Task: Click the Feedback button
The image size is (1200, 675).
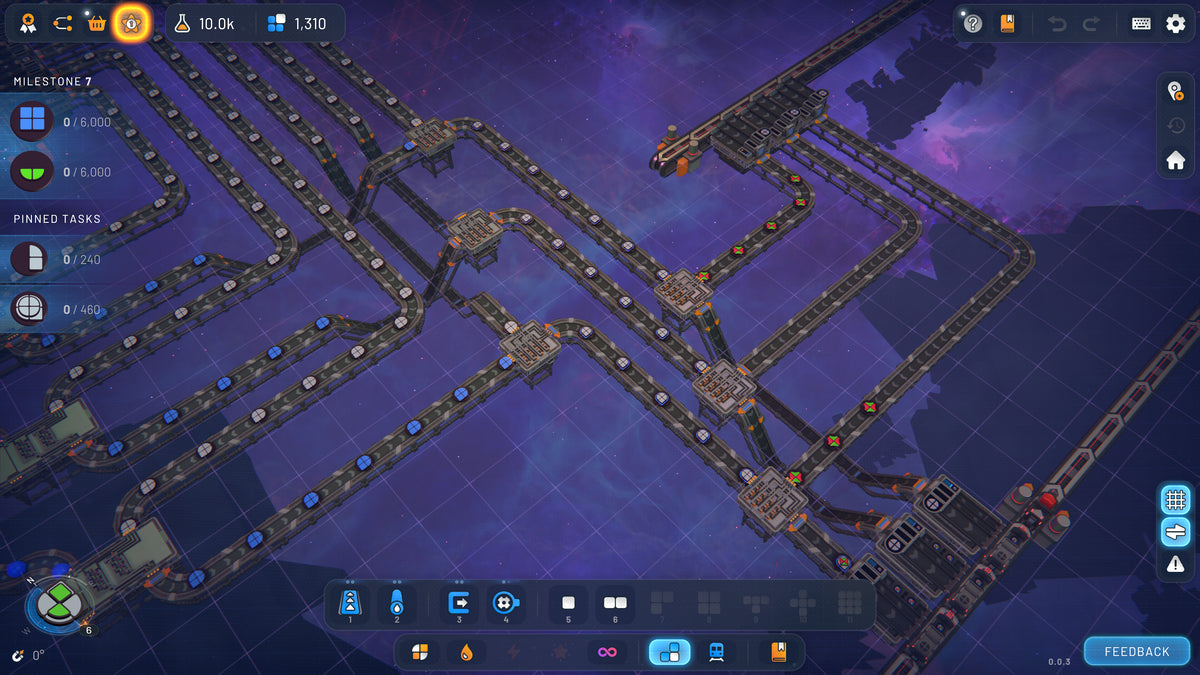Action: [x=1136, y=651]
